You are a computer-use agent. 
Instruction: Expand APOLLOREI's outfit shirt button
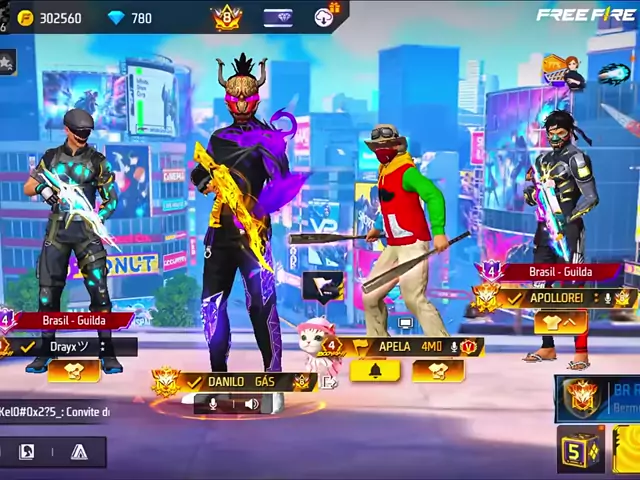click(560, 322)
